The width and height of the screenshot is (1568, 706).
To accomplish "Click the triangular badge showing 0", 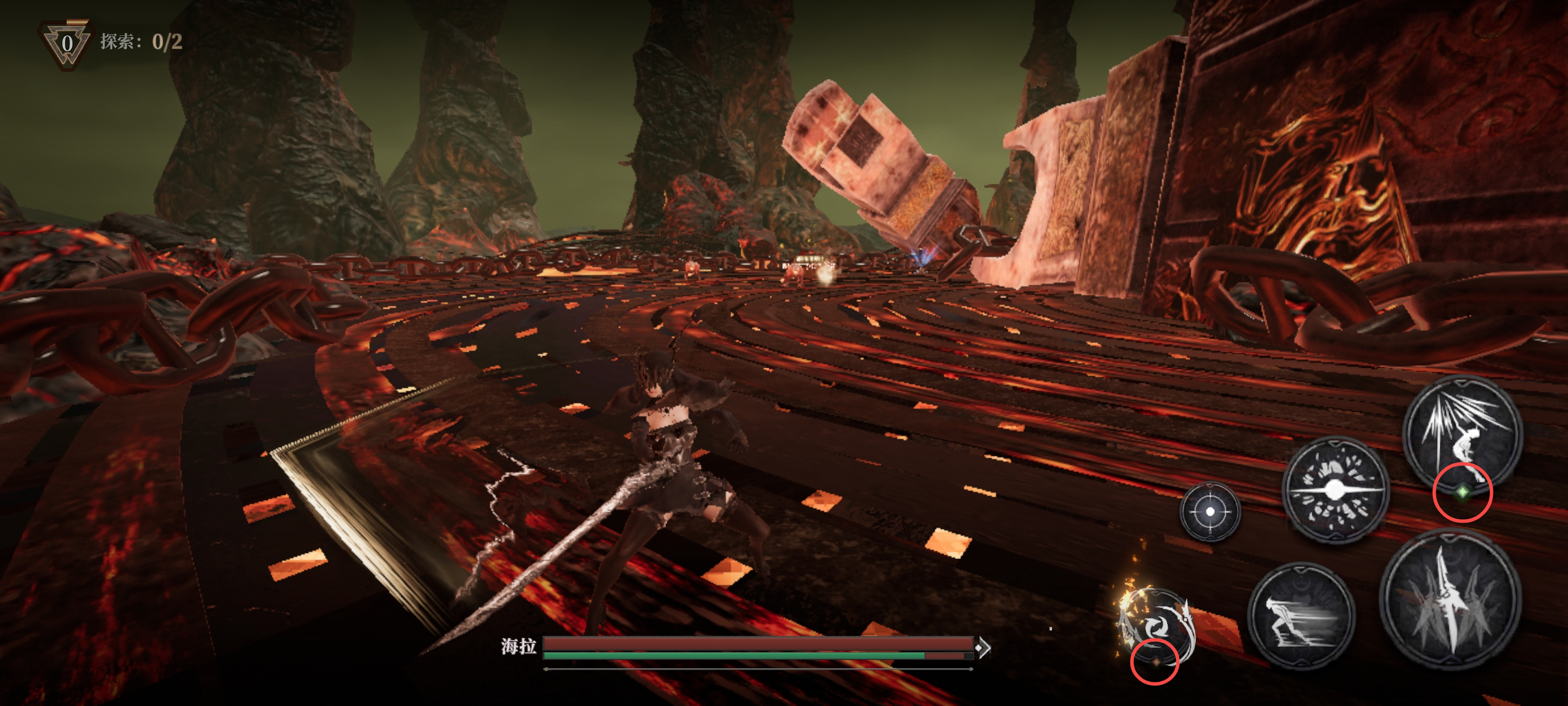I will (x=66, y=44).
